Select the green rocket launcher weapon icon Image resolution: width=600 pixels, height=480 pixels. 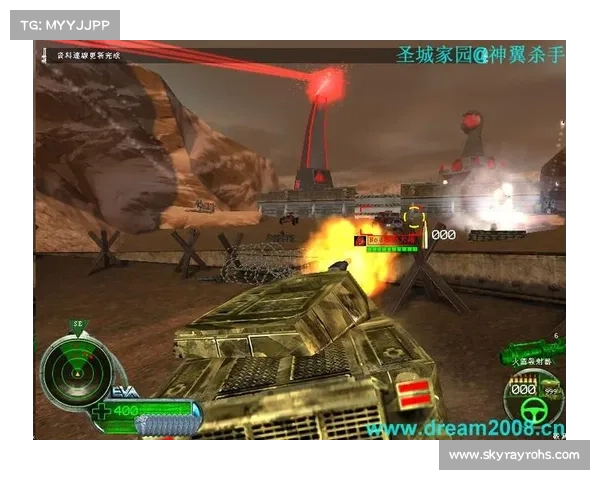tap(534, 351)
